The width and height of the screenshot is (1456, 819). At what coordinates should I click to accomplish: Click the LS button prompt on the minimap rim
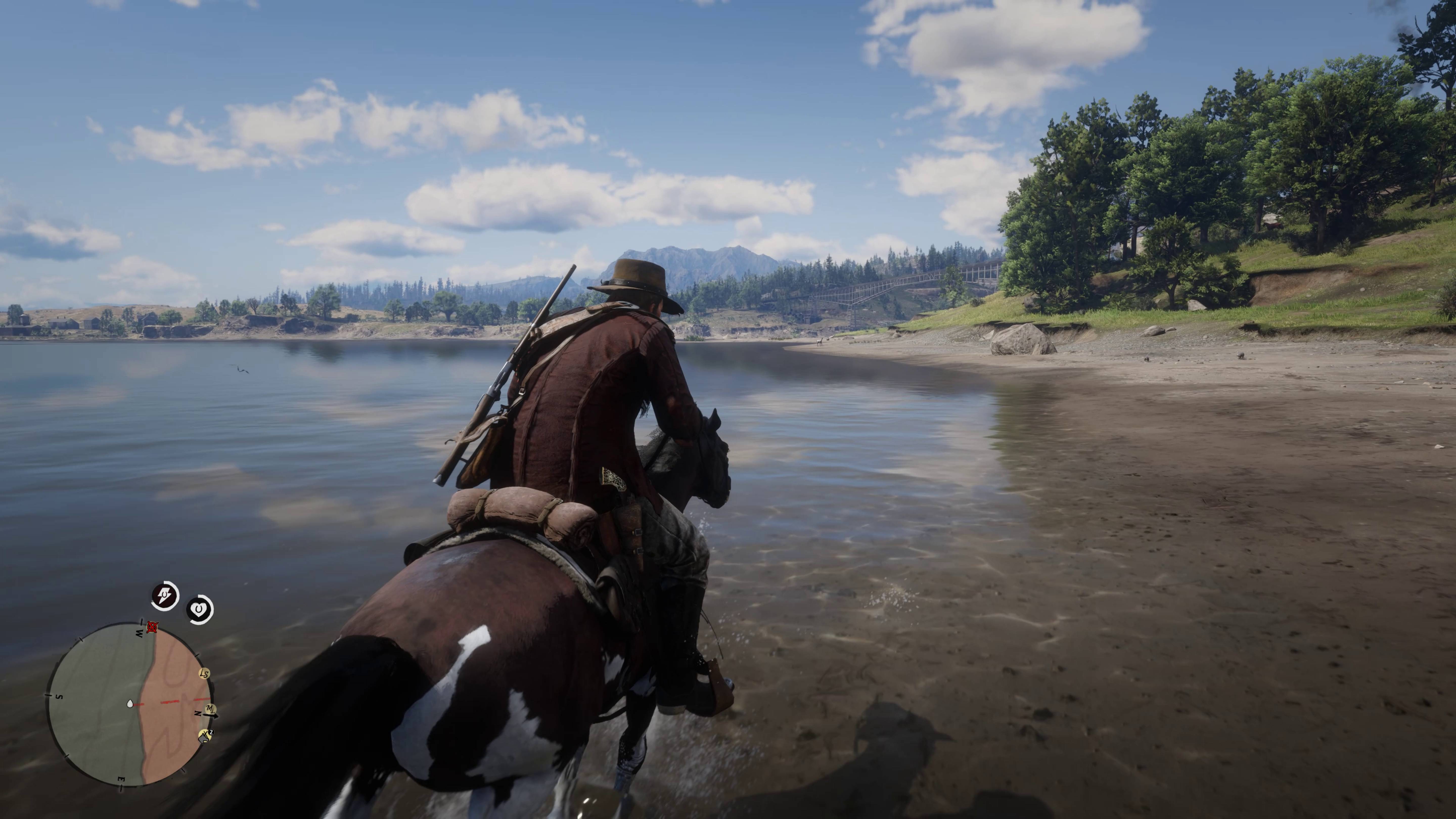click(x=204, y=674)
